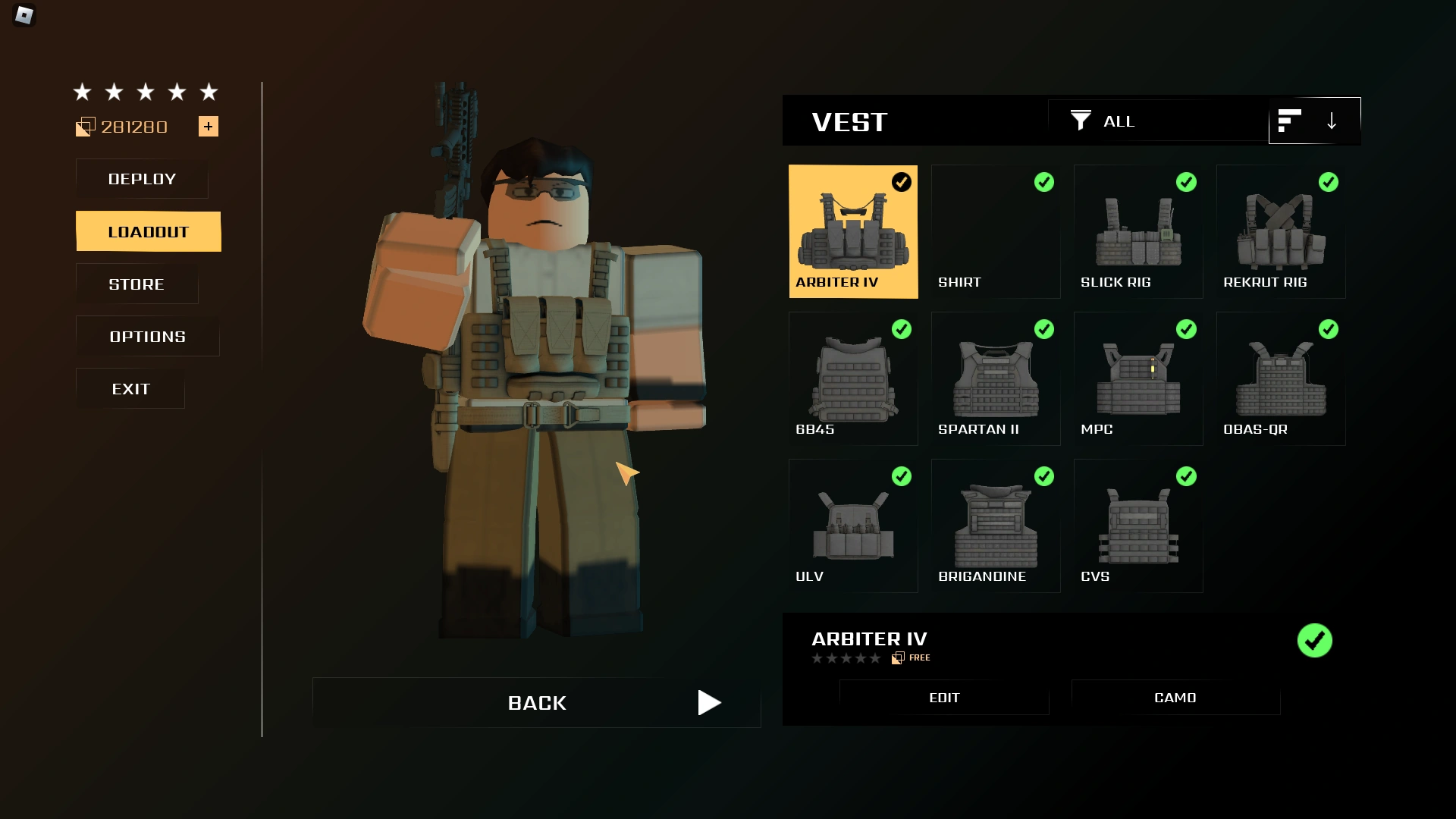The image size is (1456, 819).
Task: Select the SPARTAN II vest icon
Action: 995,378
